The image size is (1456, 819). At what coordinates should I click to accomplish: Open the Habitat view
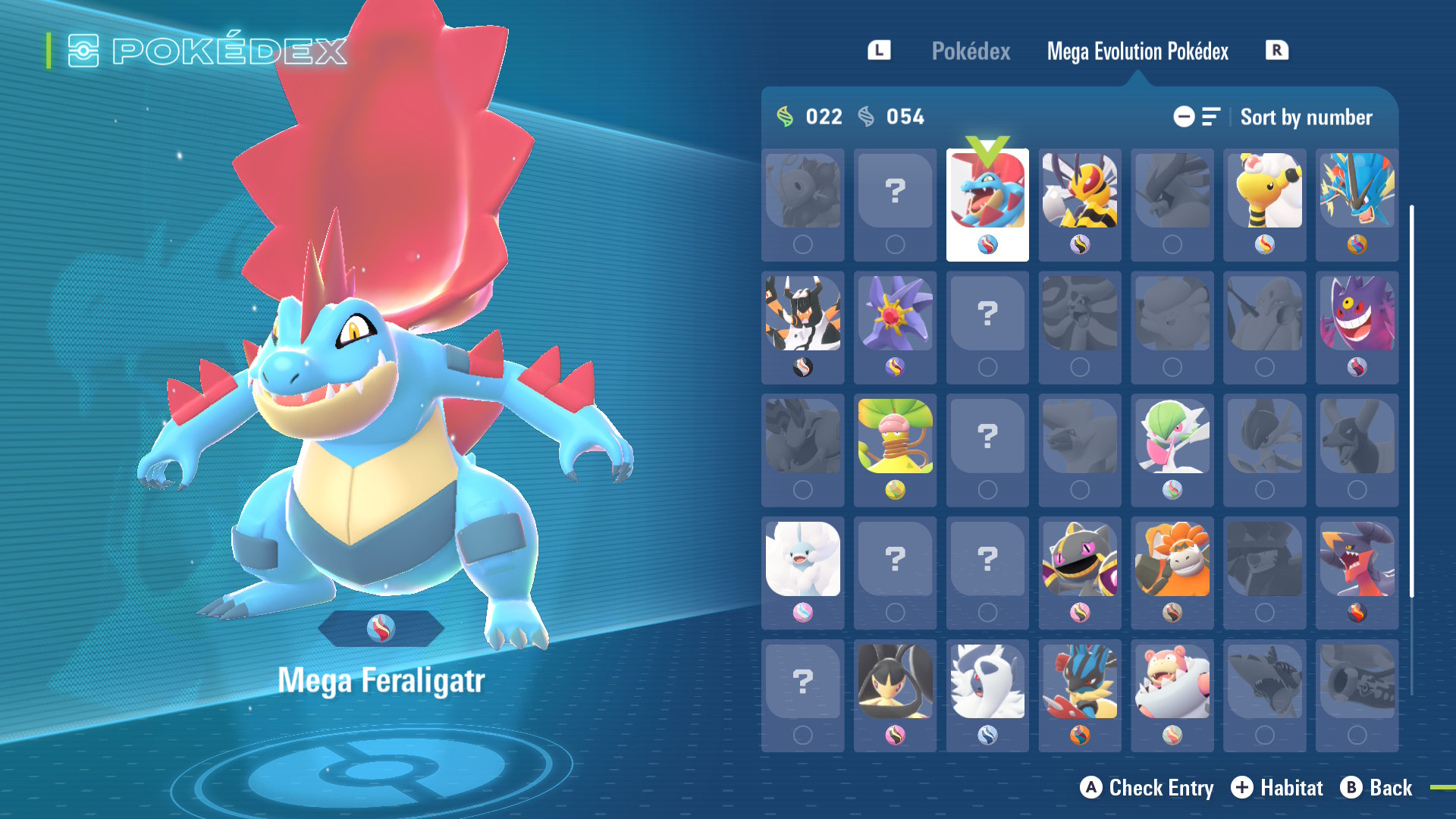pyautogui.click(x=1277, y=788)
